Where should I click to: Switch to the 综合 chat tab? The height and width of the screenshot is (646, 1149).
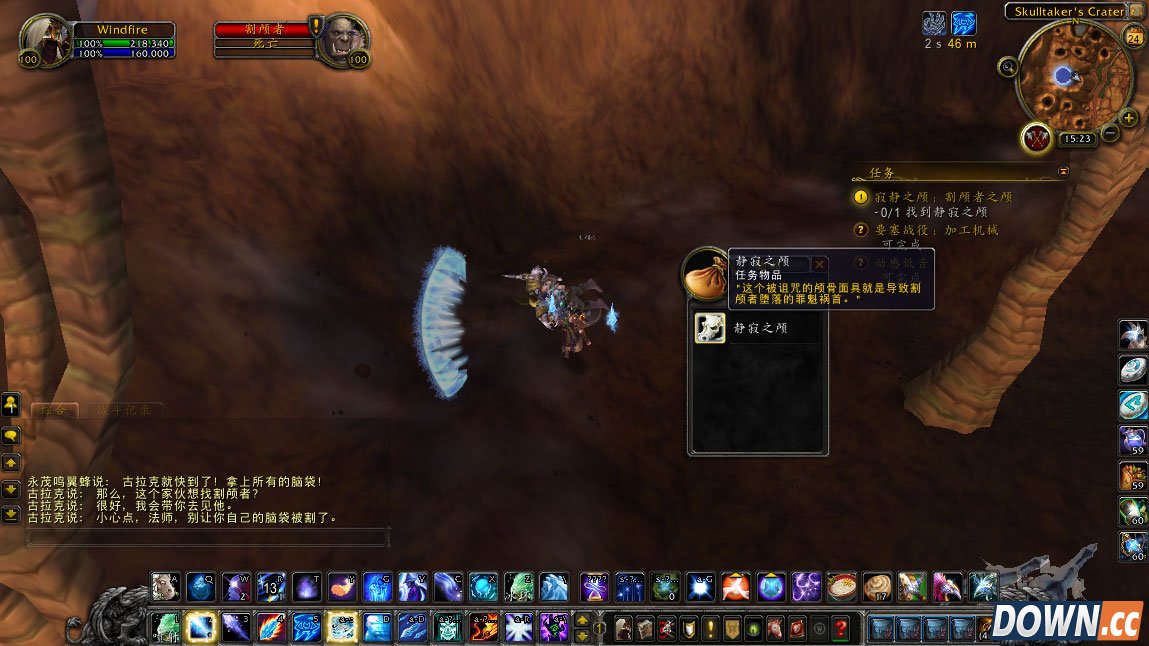coord(53,410)
